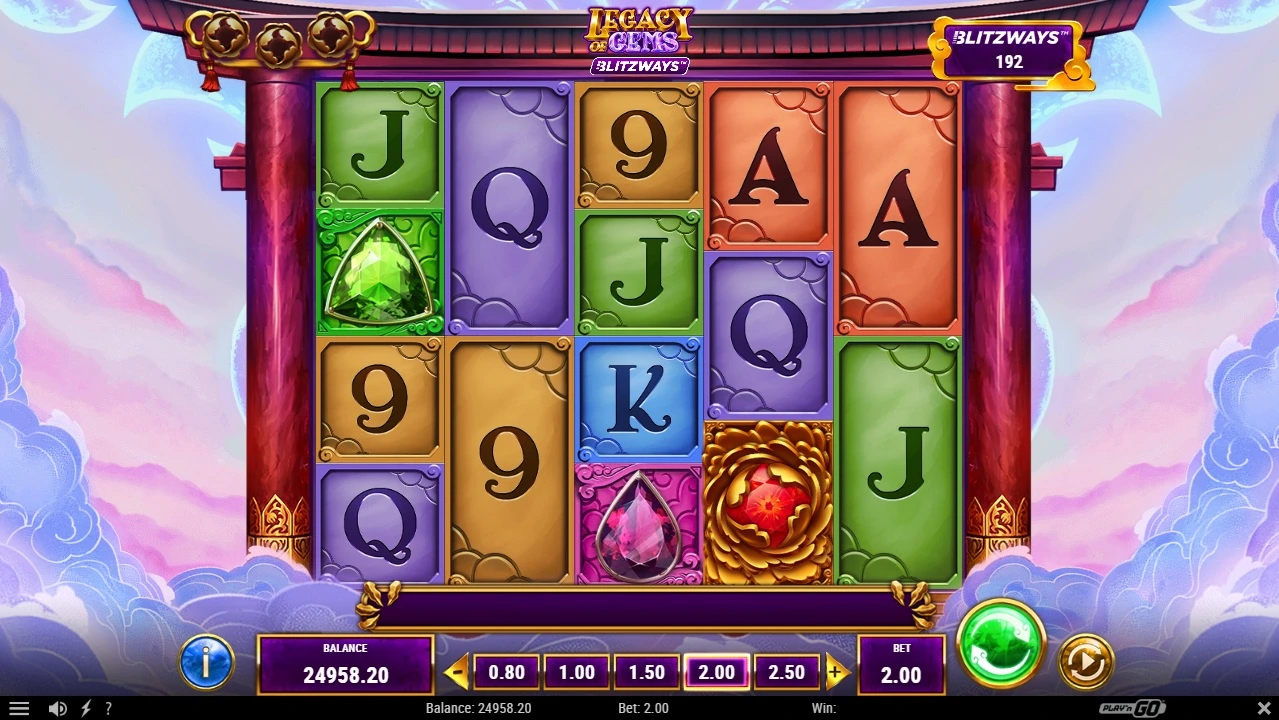
Task: Decrease the bet with the minus arrow
Action: point(456,673)
